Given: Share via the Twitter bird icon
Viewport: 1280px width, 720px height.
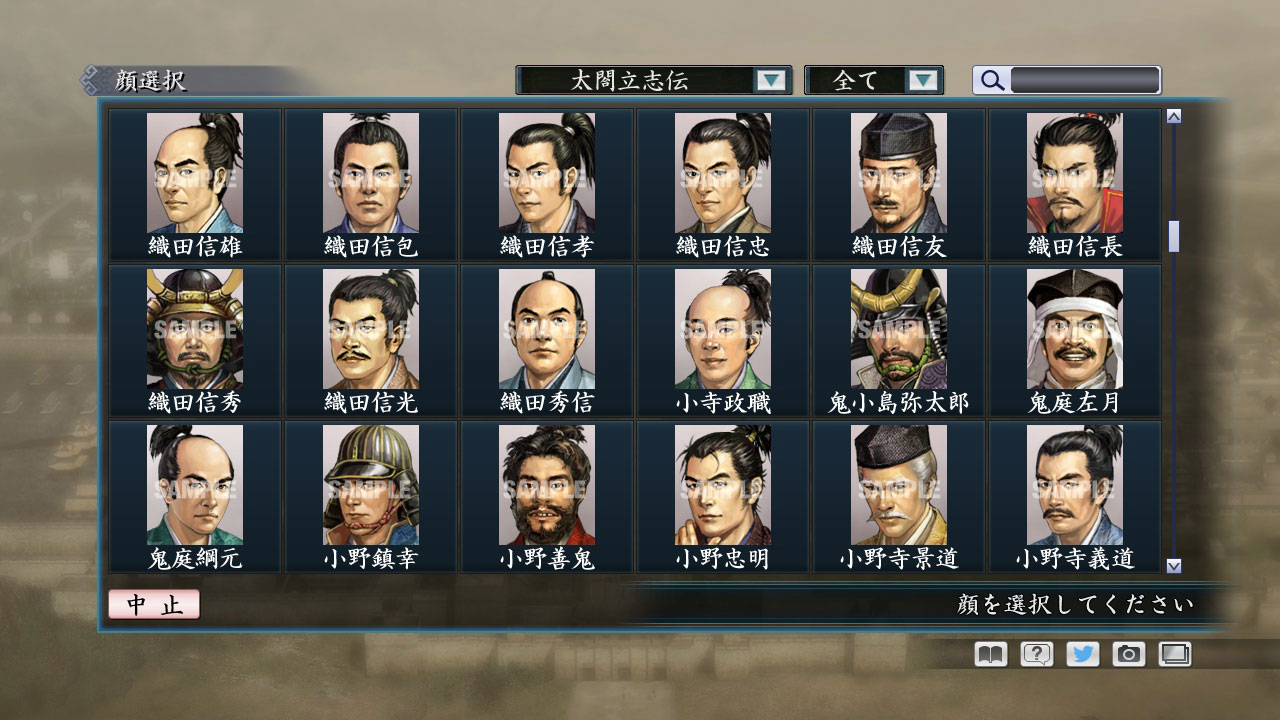Looking at the screenshot, I should pyautogui.click(x=1081, y=654).
